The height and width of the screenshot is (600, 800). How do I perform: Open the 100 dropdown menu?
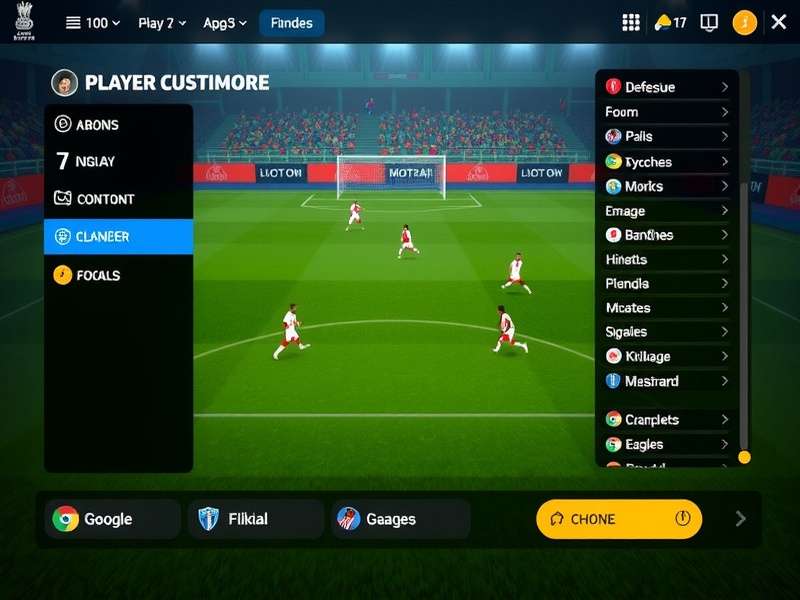tap(93, 23)
